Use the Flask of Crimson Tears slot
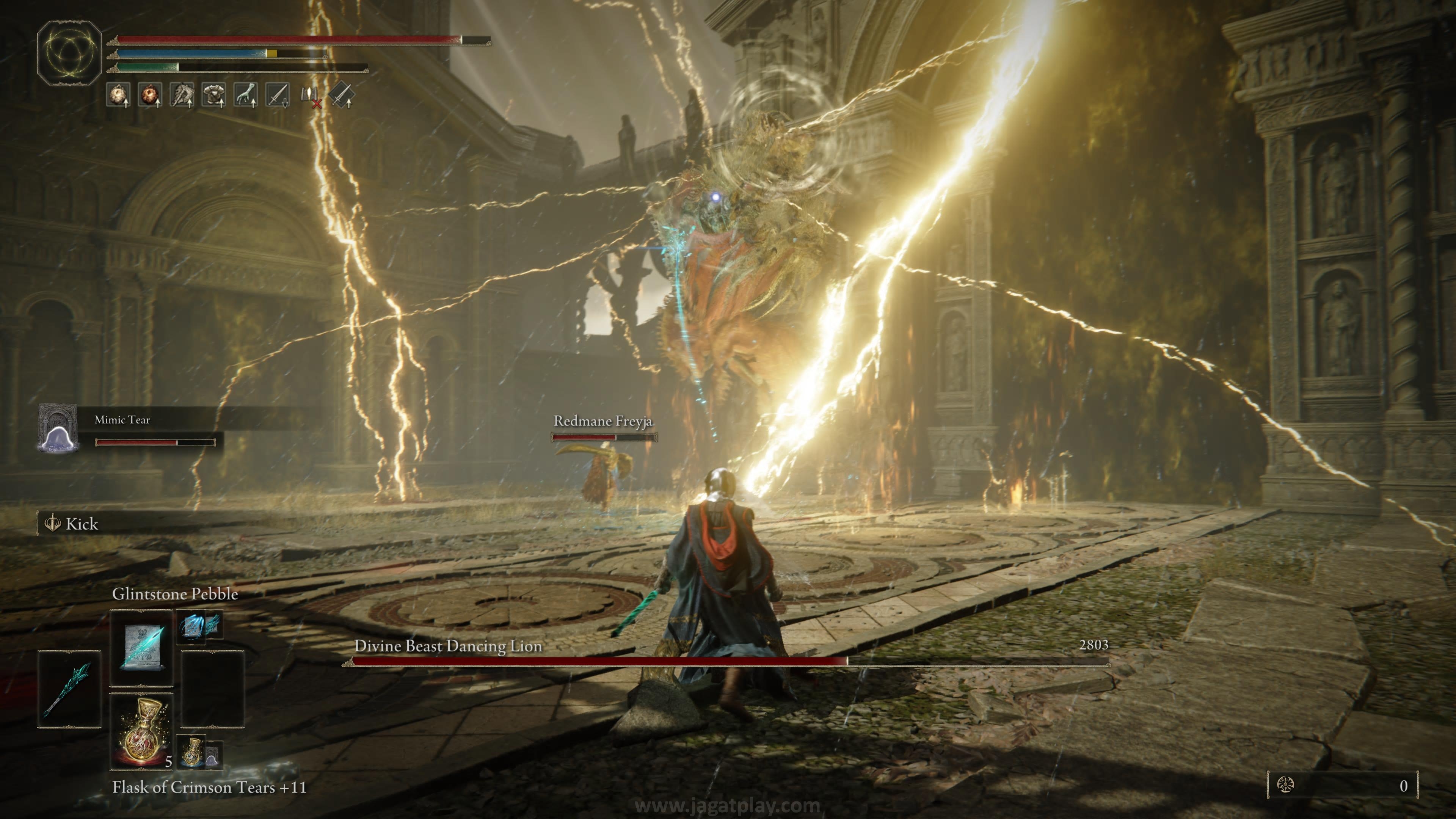1456x819 pixels. pyautogui.click(x=141, y=731)
